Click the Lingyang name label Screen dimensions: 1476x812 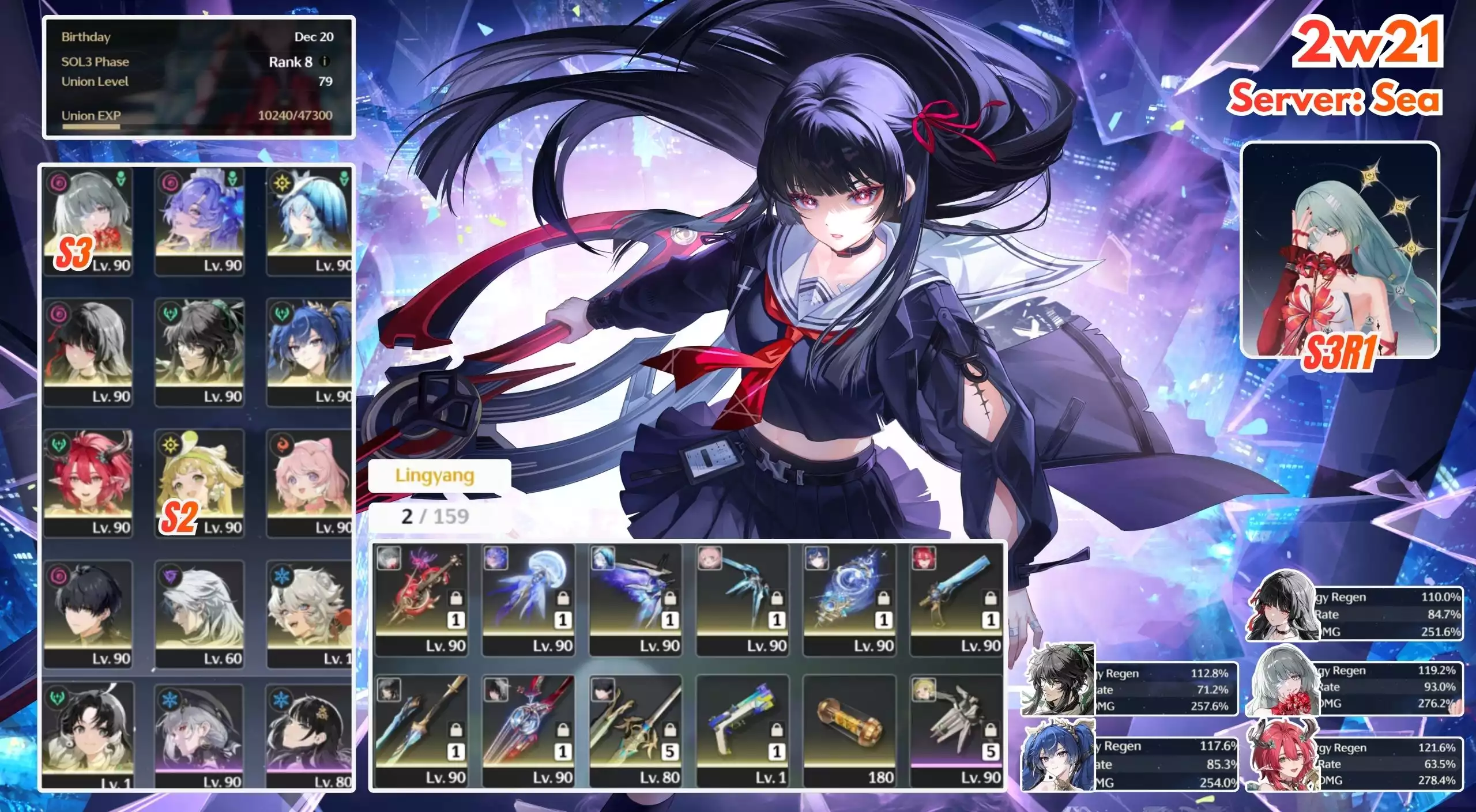pos(435,475)
